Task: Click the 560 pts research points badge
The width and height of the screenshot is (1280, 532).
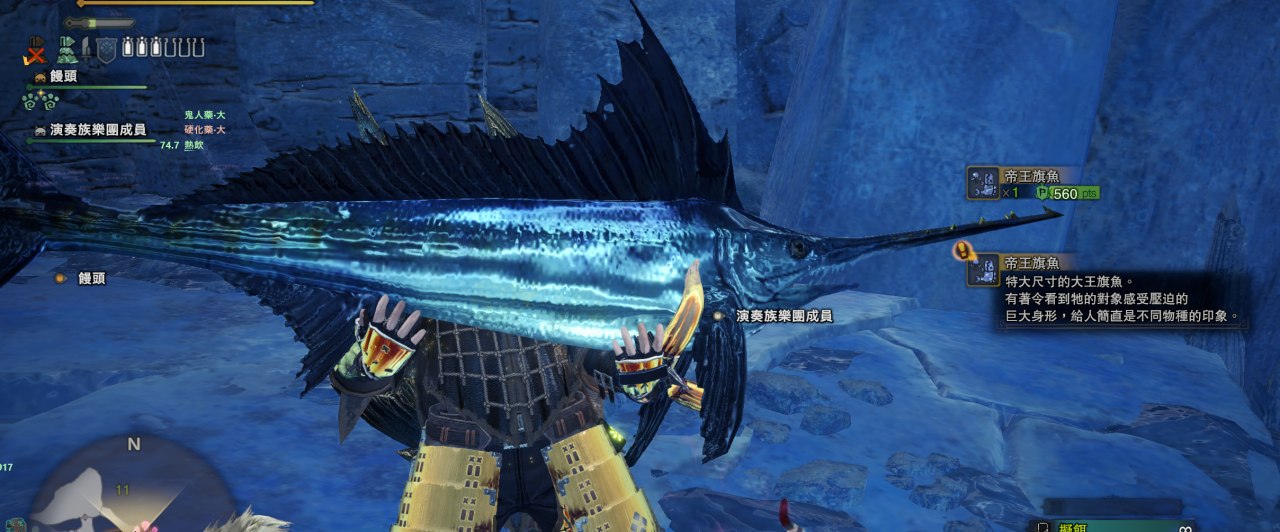Action: (1068, 193)
